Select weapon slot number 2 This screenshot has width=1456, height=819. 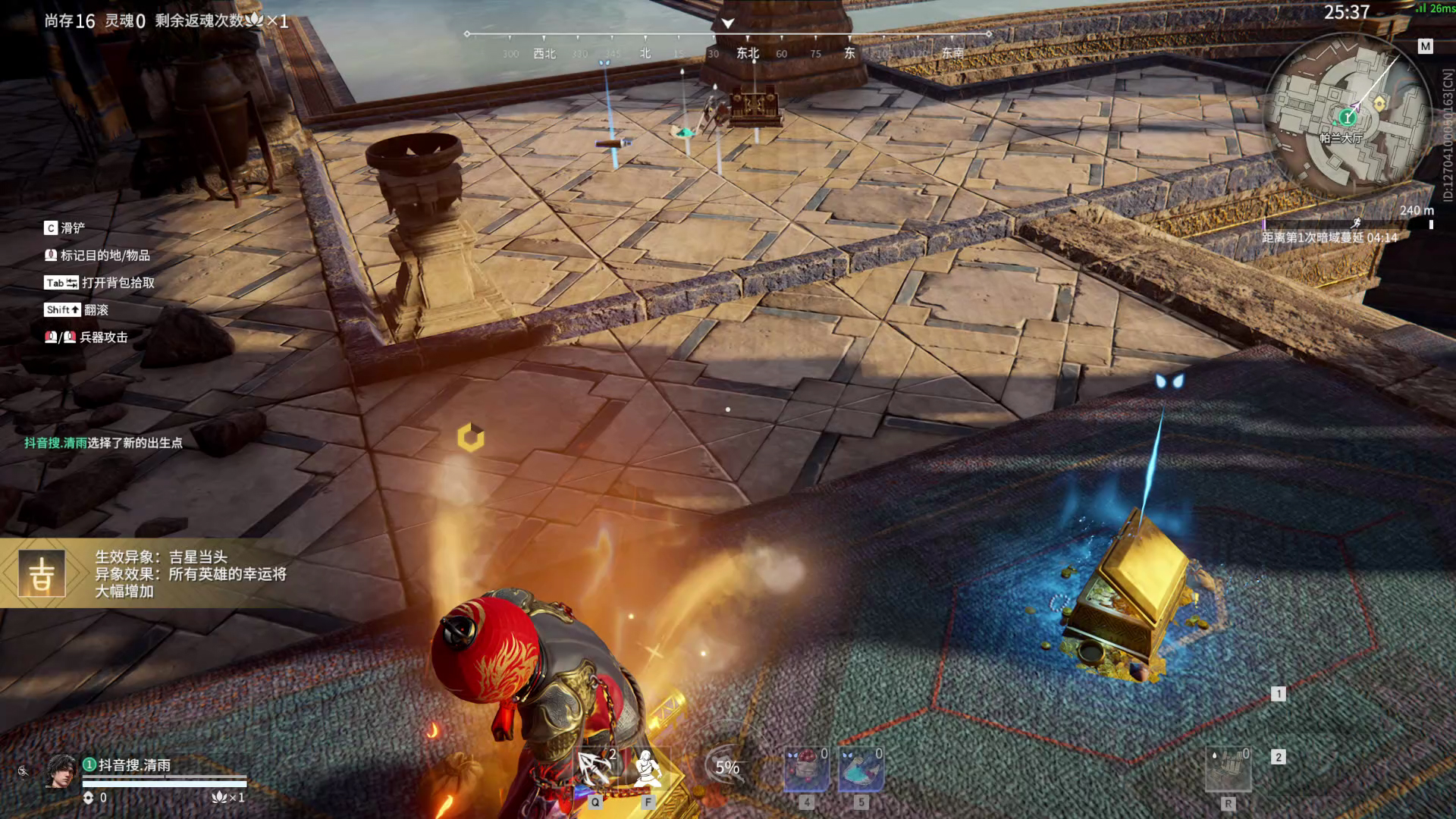[1279, 757]
